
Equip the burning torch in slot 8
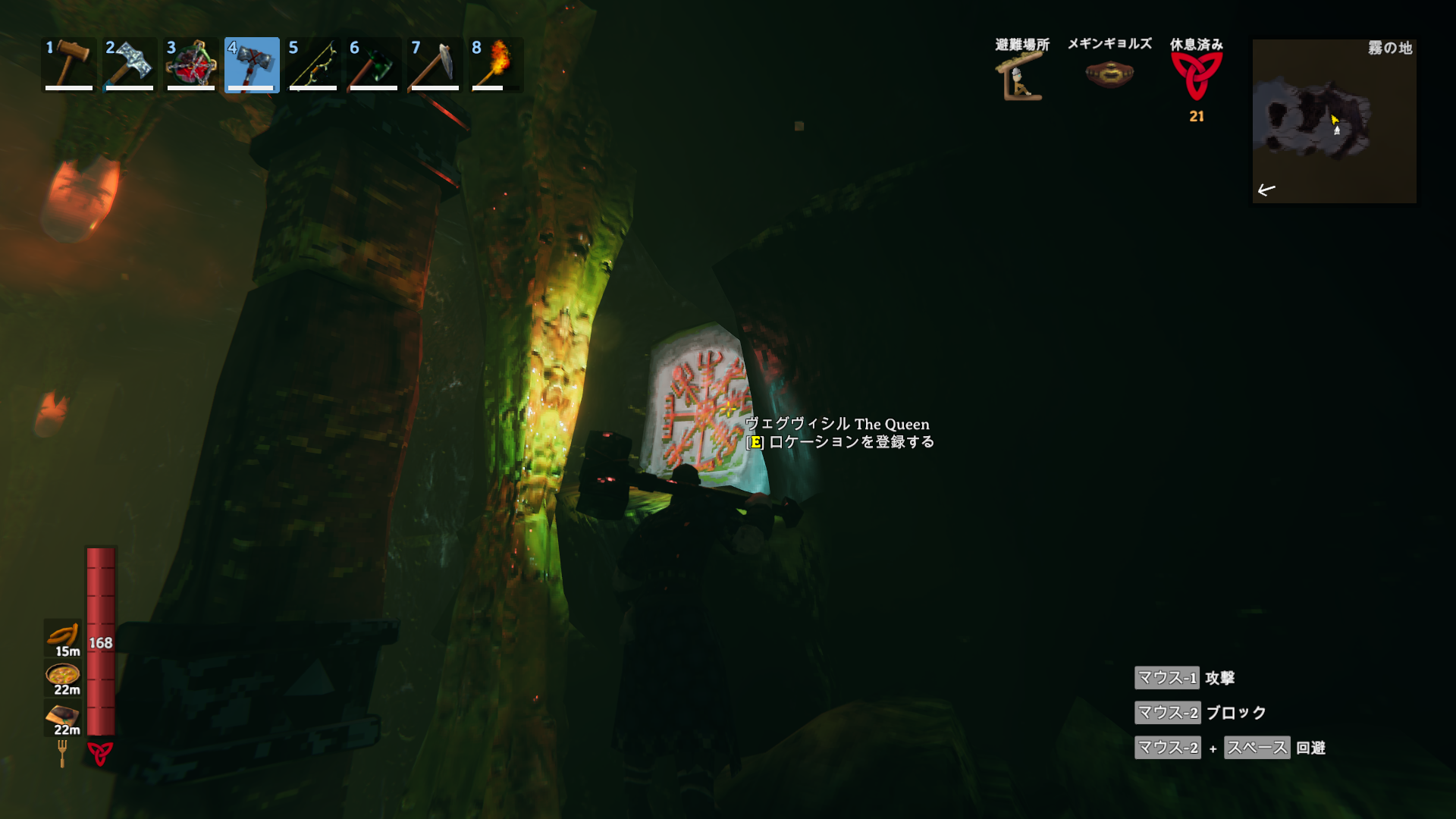tap(496, 64)
